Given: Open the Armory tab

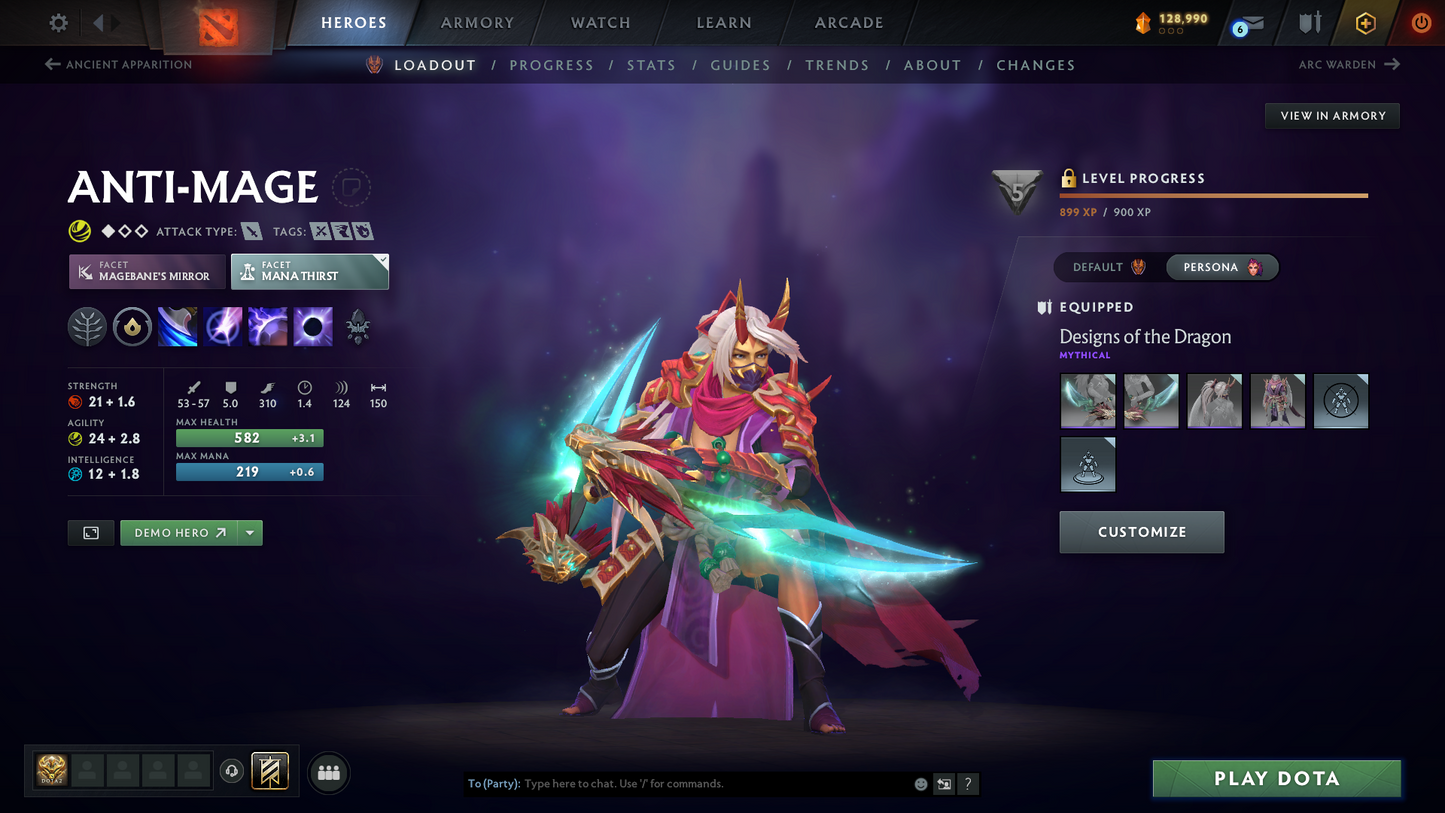Looking at the screenshot, I should point(477,22).
